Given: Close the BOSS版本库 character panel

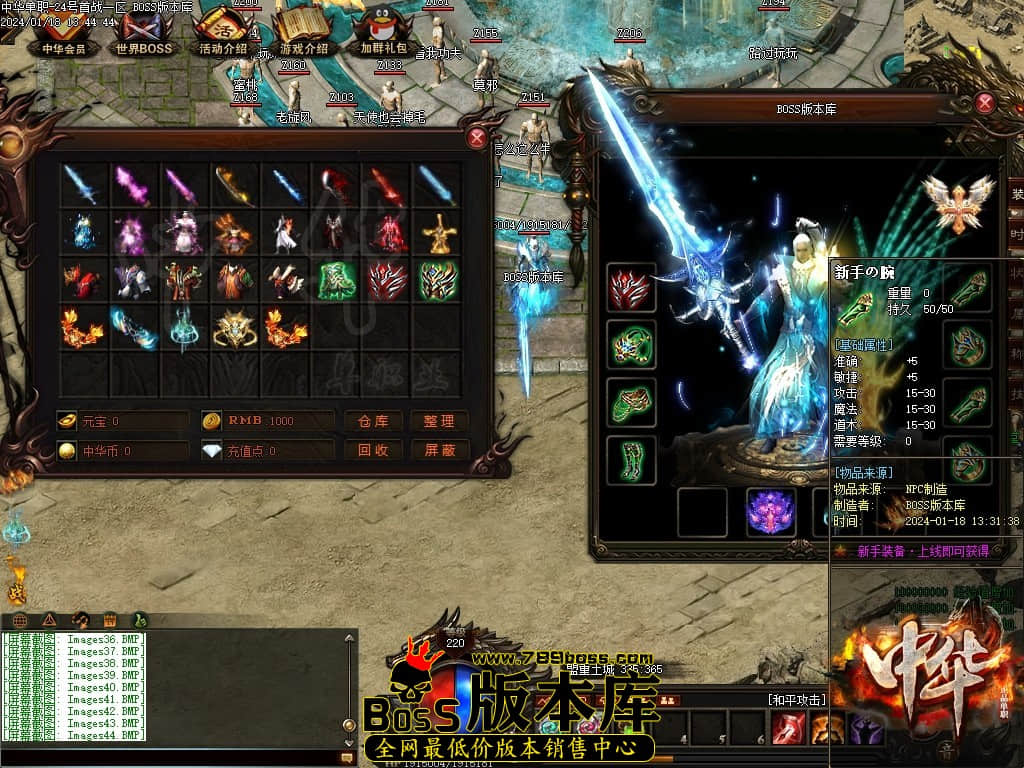Looking at the screenshot, I should coord(985,102).
